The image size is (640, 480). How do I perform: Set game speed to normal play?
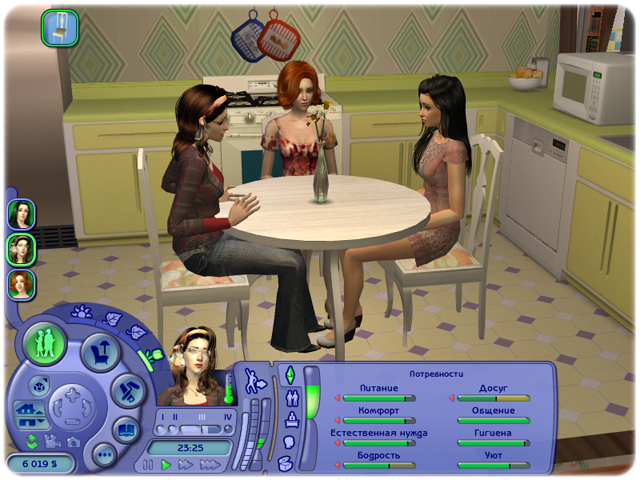click(x=167, y=465)
